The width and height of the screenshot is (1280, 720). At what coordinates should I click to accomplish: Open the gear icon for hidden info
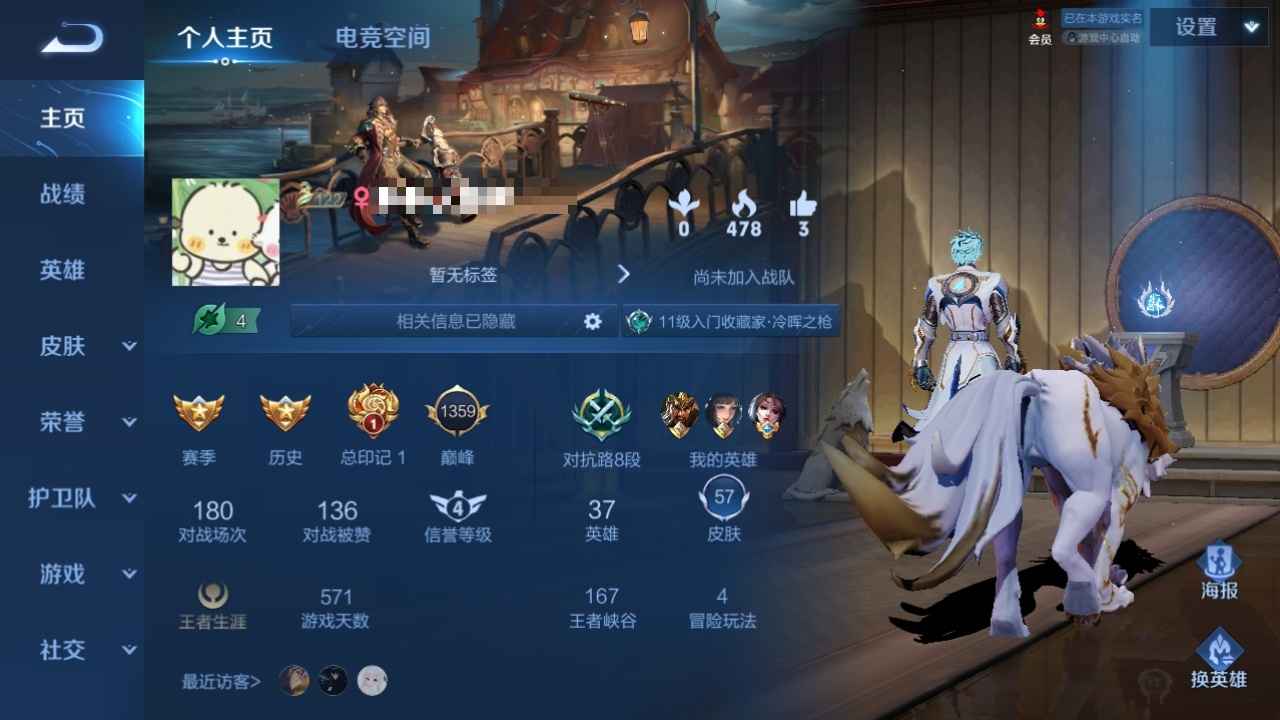[593, 322]
